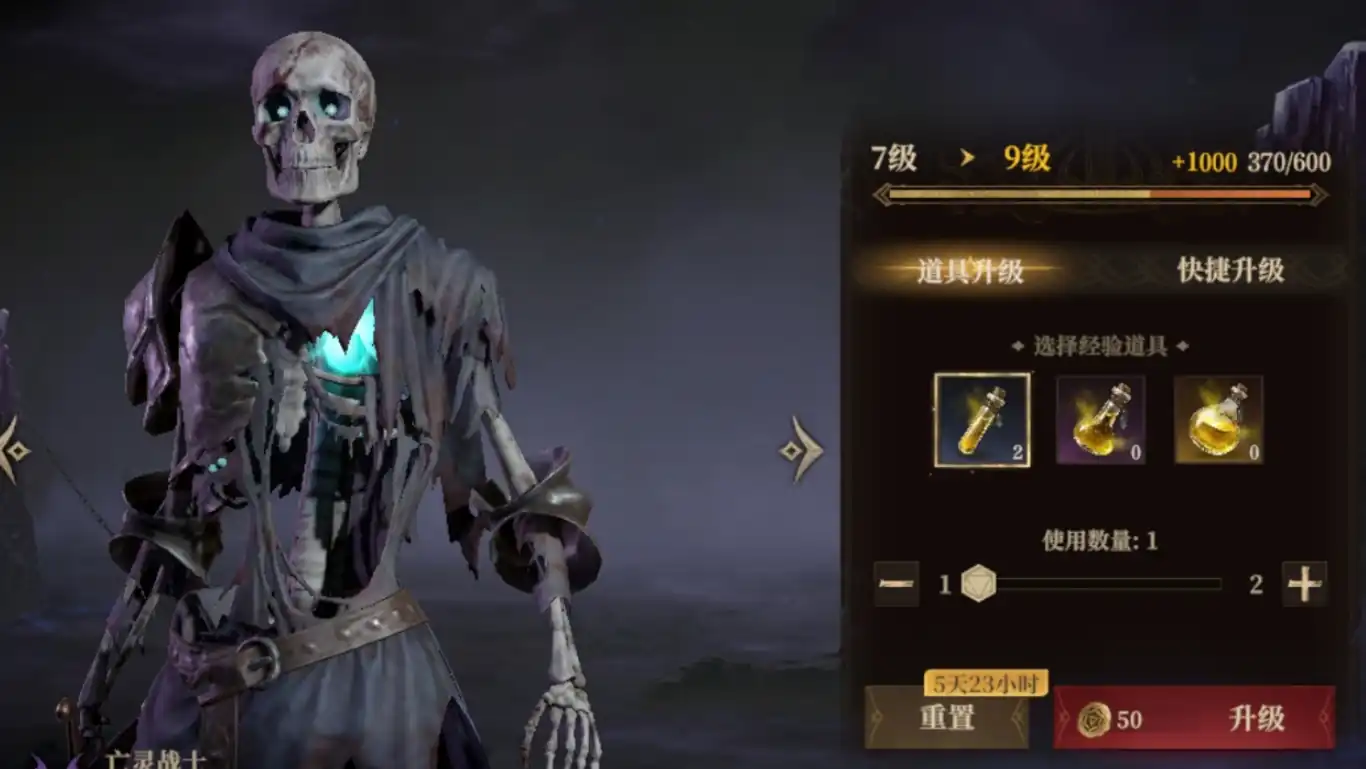The image size is (1366, 769).
Task: Confirm upgrade with red 升级 button
Action: [1194, 718]
